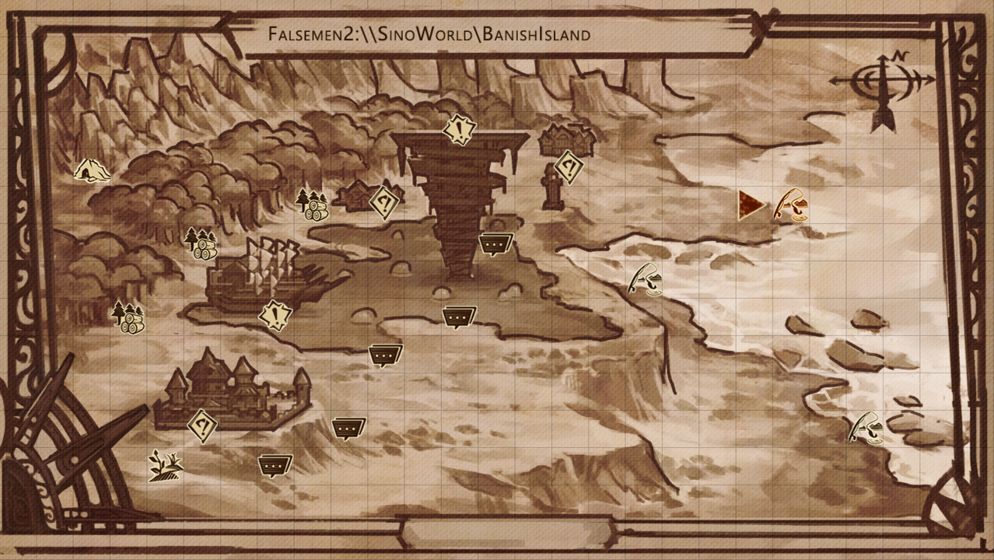Select the cave marker on the map
Viewport: 994px width, 560px height.
click(x=88, y=170)
